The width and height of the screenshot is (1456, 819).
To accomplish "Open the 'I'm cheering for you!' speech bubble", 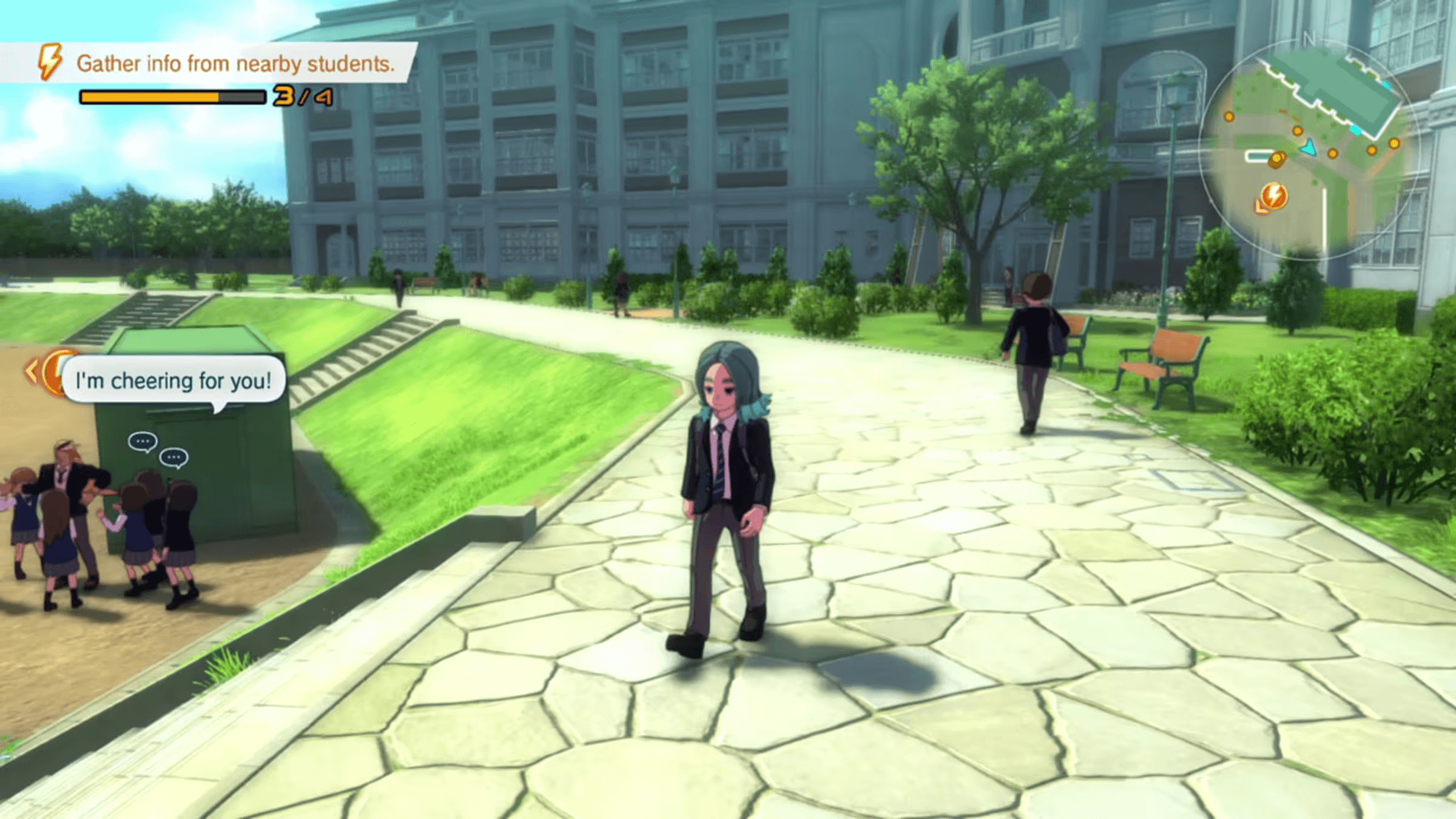I will tap(173, 381).
